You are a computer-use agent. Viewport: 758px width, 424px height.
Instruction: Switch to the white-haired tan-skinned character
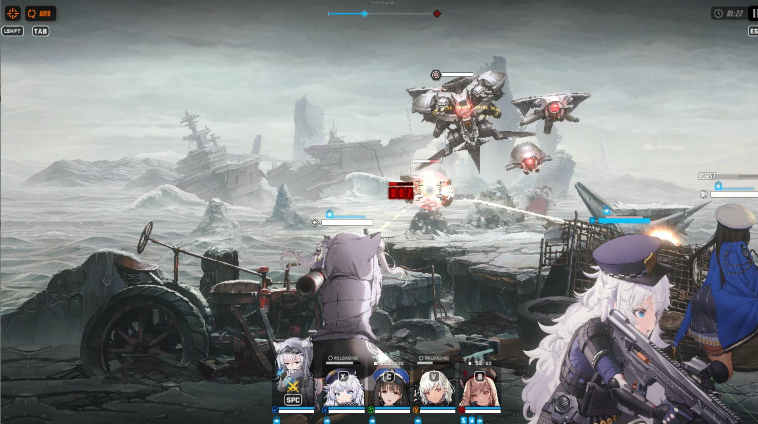(x=435, y=386)
